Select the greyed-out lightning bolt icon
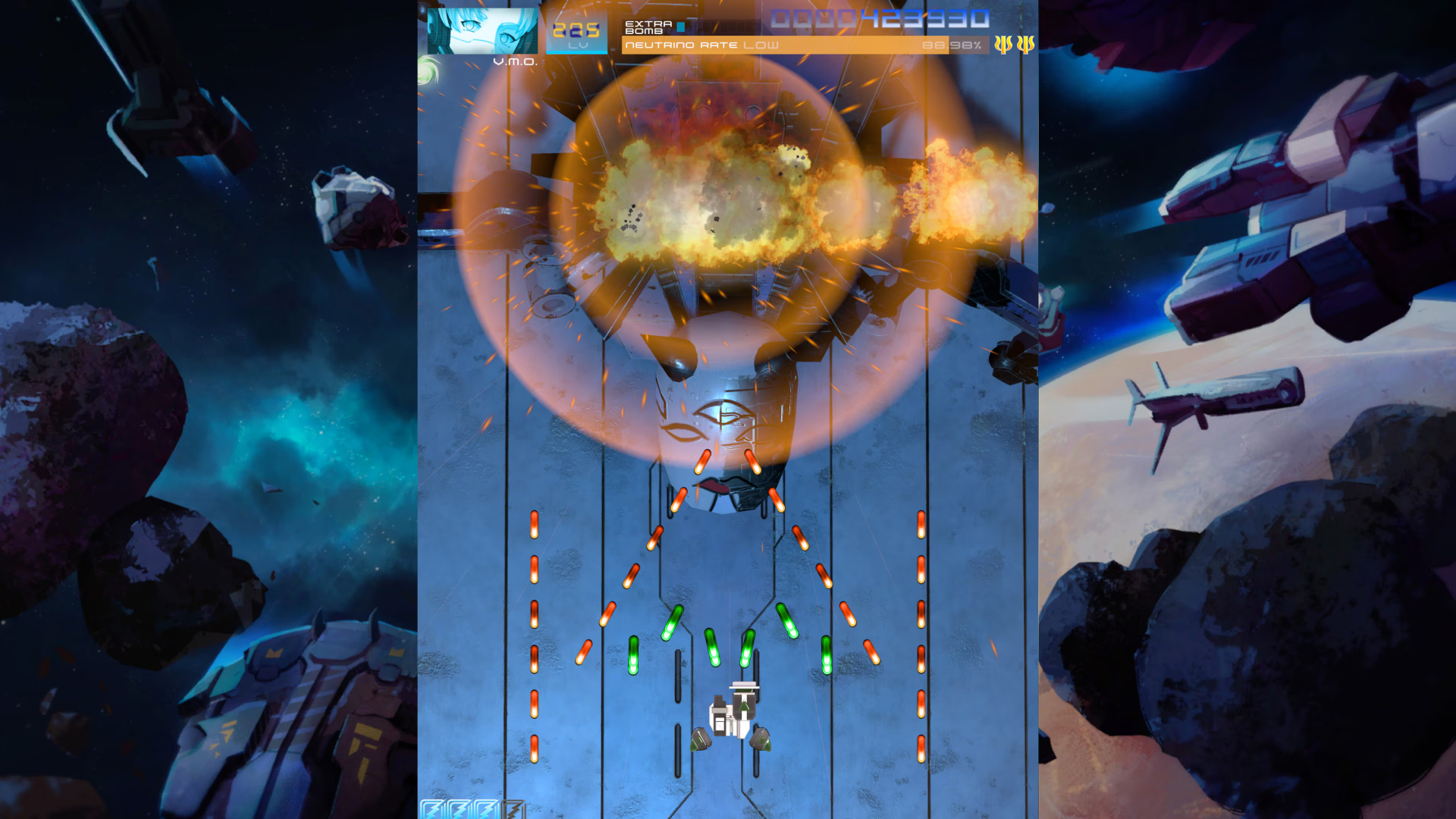Screen dimensions: 1456x819 click(513, 809)
